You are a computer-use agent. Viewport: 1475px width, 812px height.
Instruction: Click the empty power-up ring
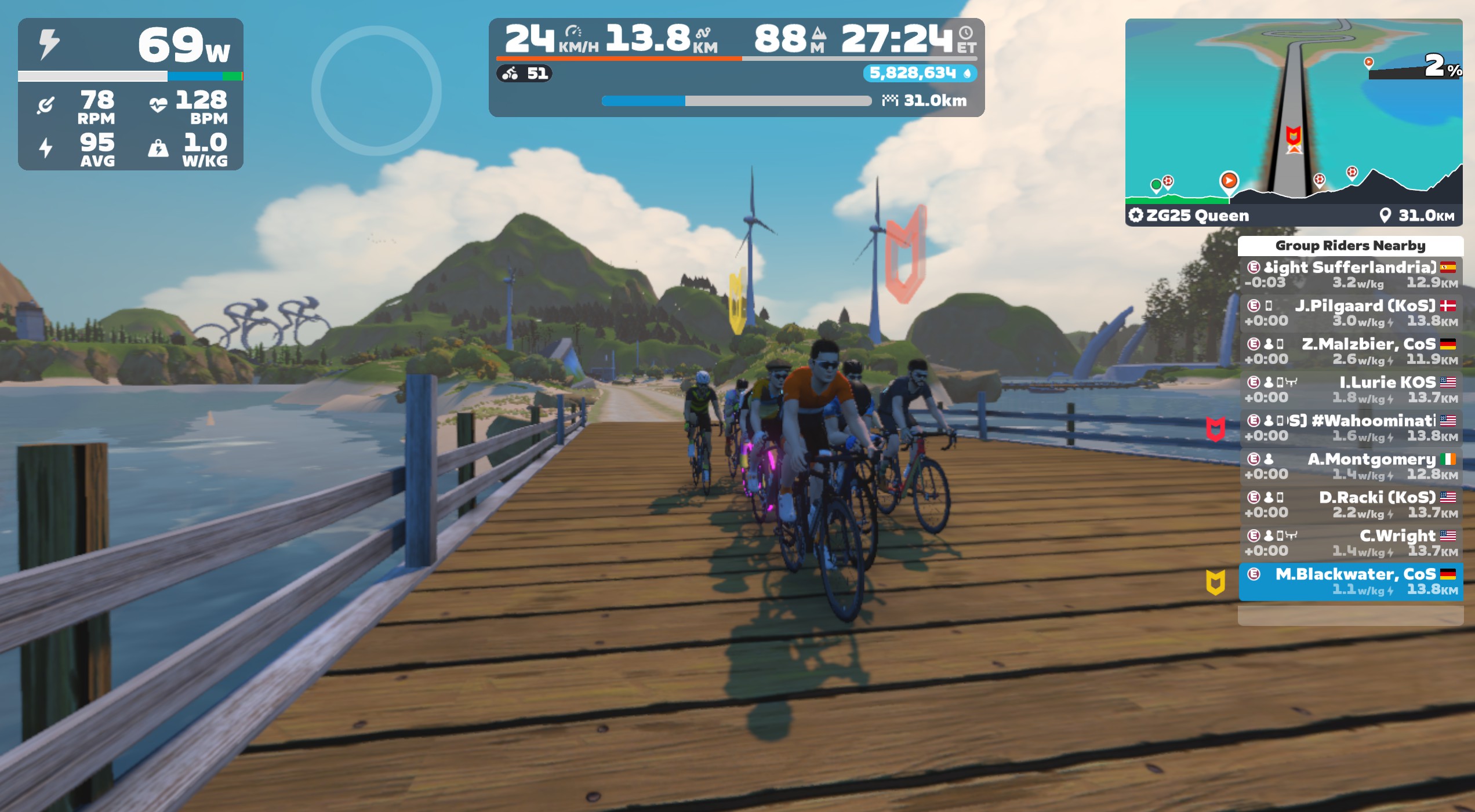pos(376,90)
